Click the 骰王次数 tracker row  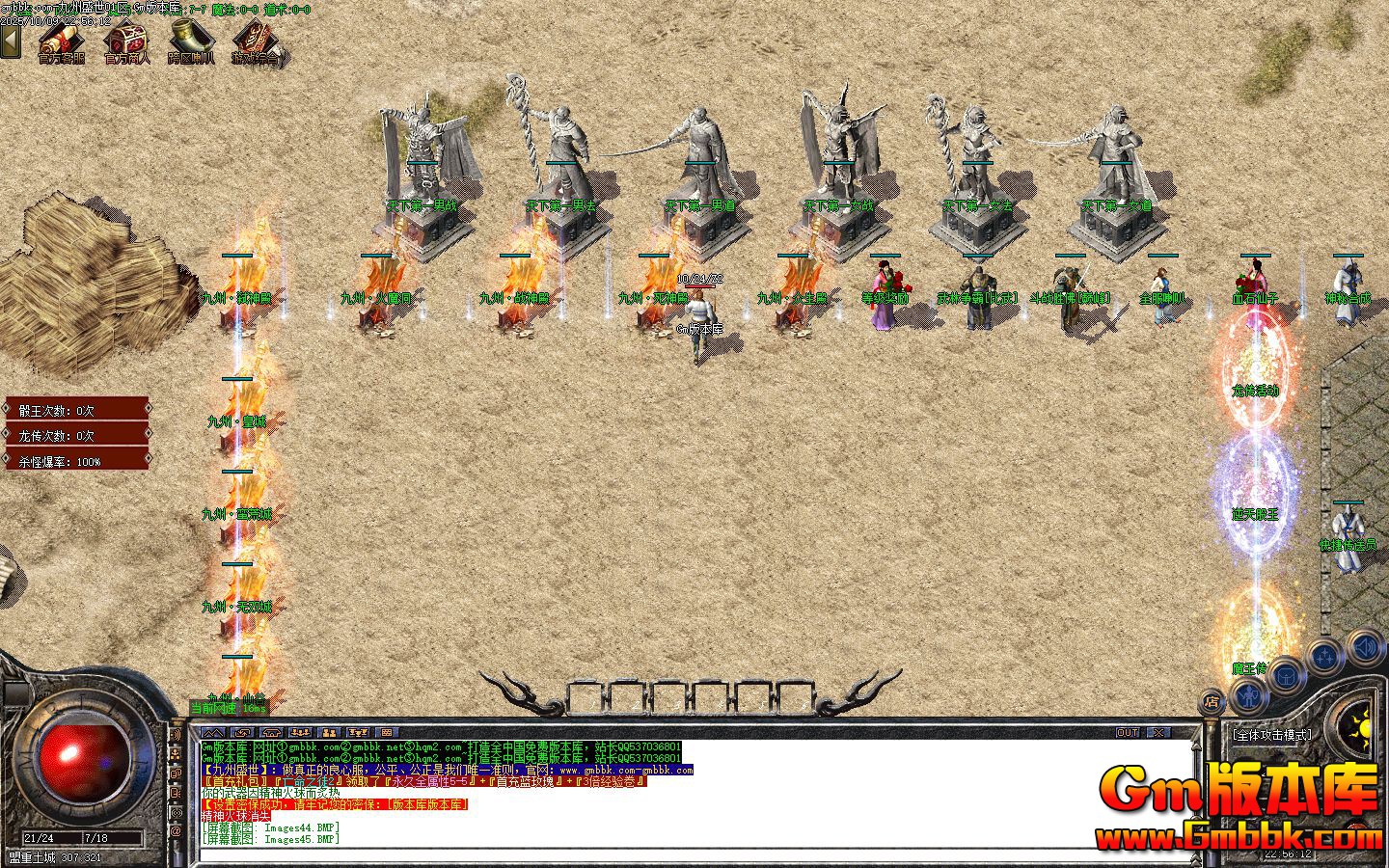(77, 410)
